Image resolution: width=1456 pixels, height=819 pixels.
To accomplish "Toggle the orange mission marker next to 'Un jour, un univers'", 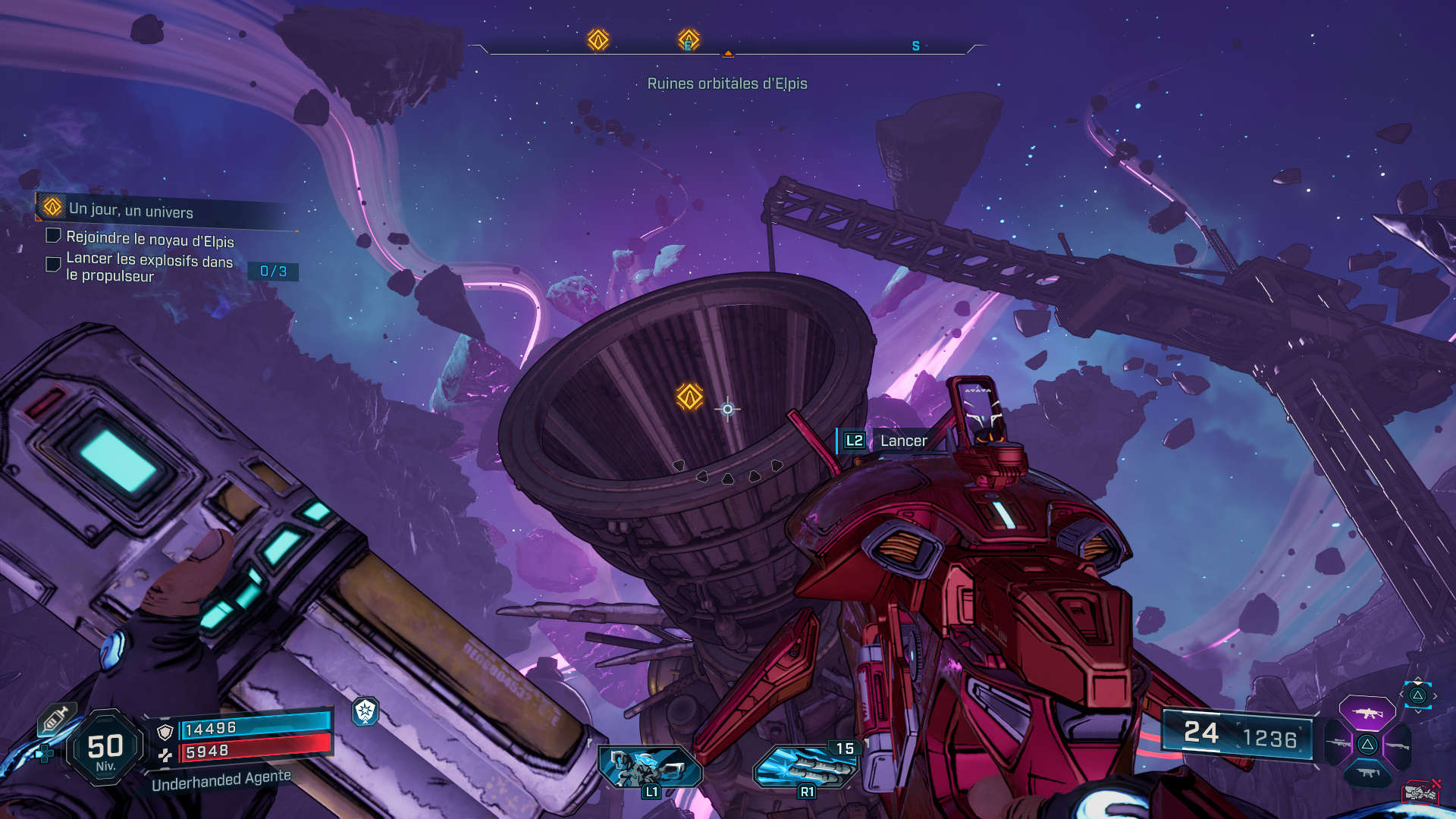I will click(52, 207).
